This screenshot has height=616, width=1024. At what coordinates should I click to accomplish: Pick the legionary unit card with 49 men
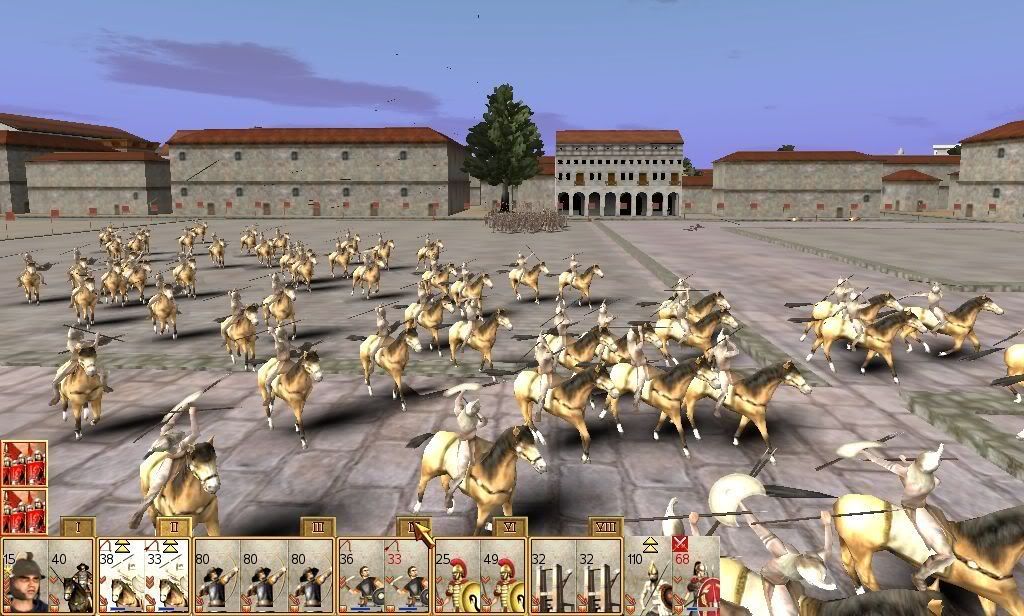[x=504, y=577]
